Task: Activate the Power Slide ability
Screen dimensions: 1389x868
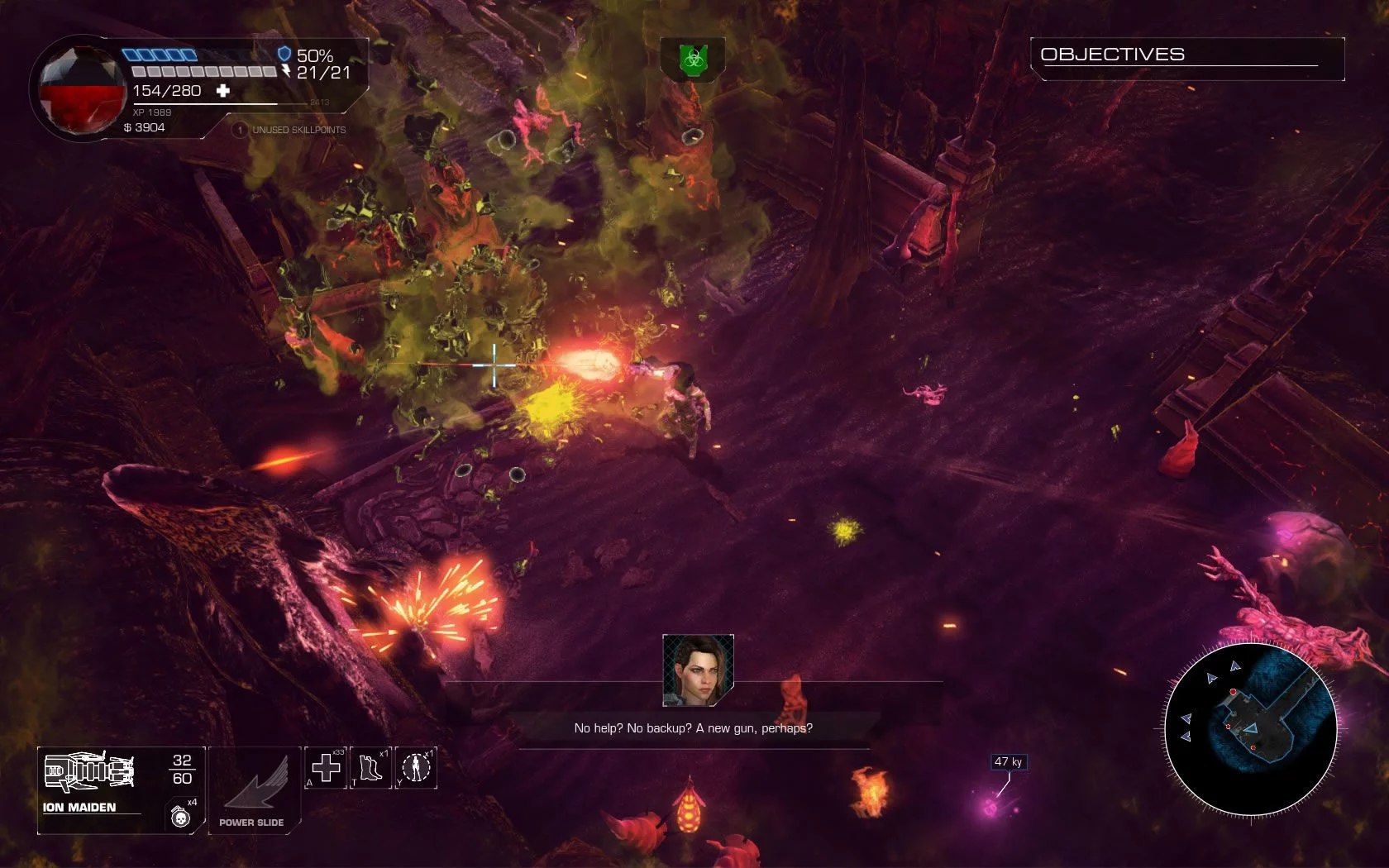Action: click(x=255, y=791)
